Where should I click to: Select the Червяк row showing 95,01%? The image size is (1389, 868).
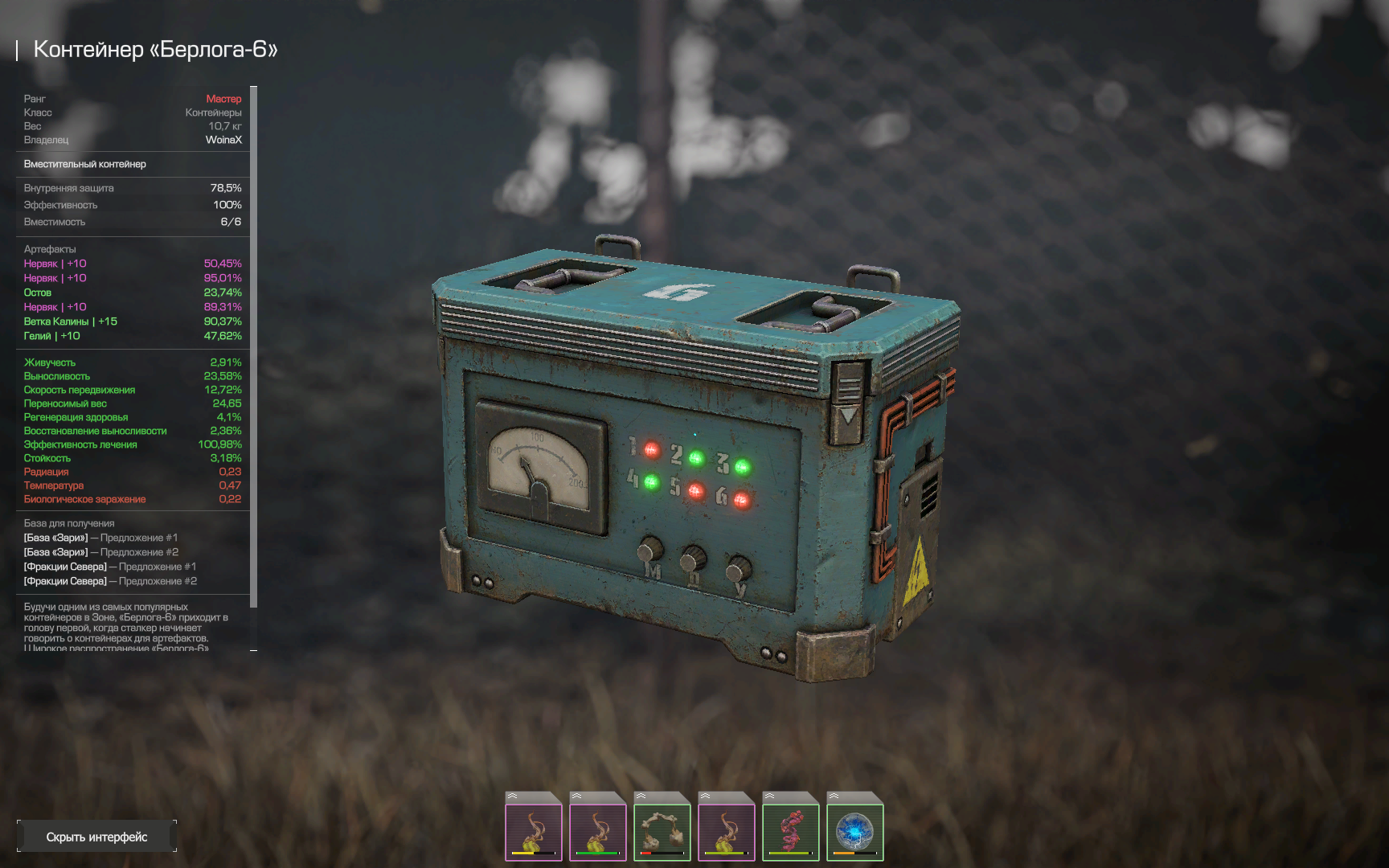tap(133, 278)
